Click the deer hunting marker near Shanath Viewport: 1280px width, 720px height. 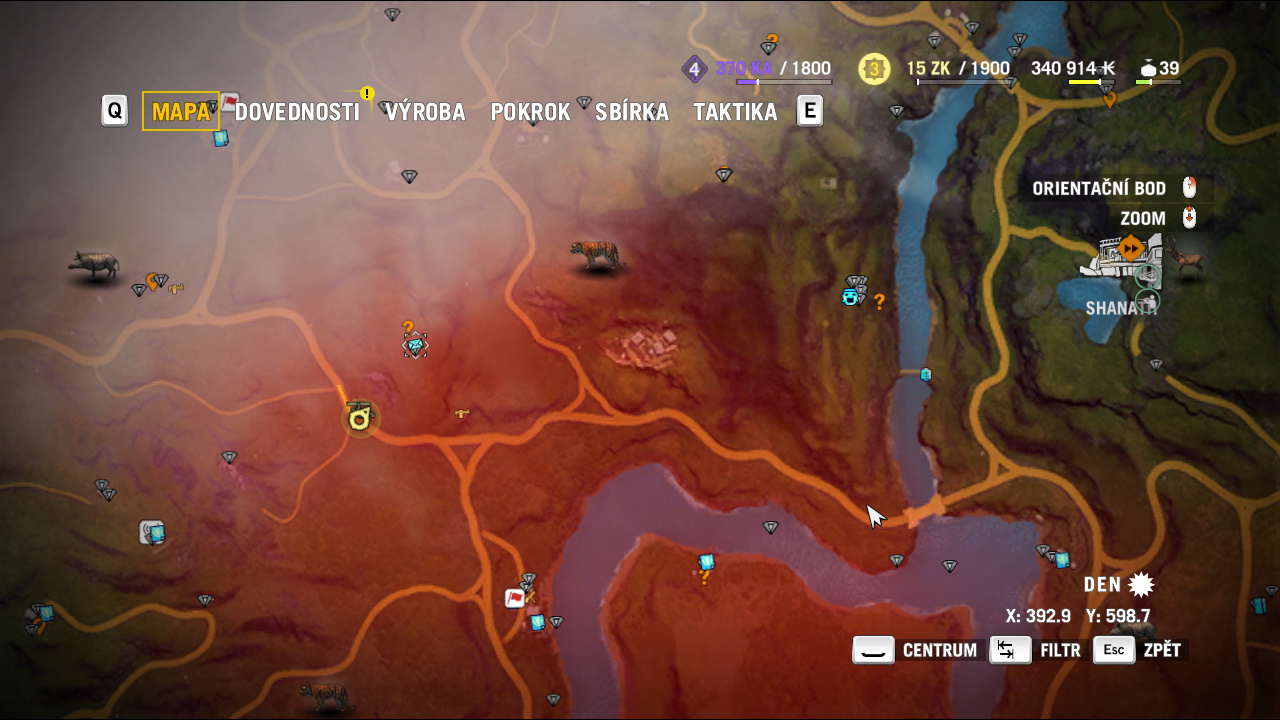tap(1187, 258)
